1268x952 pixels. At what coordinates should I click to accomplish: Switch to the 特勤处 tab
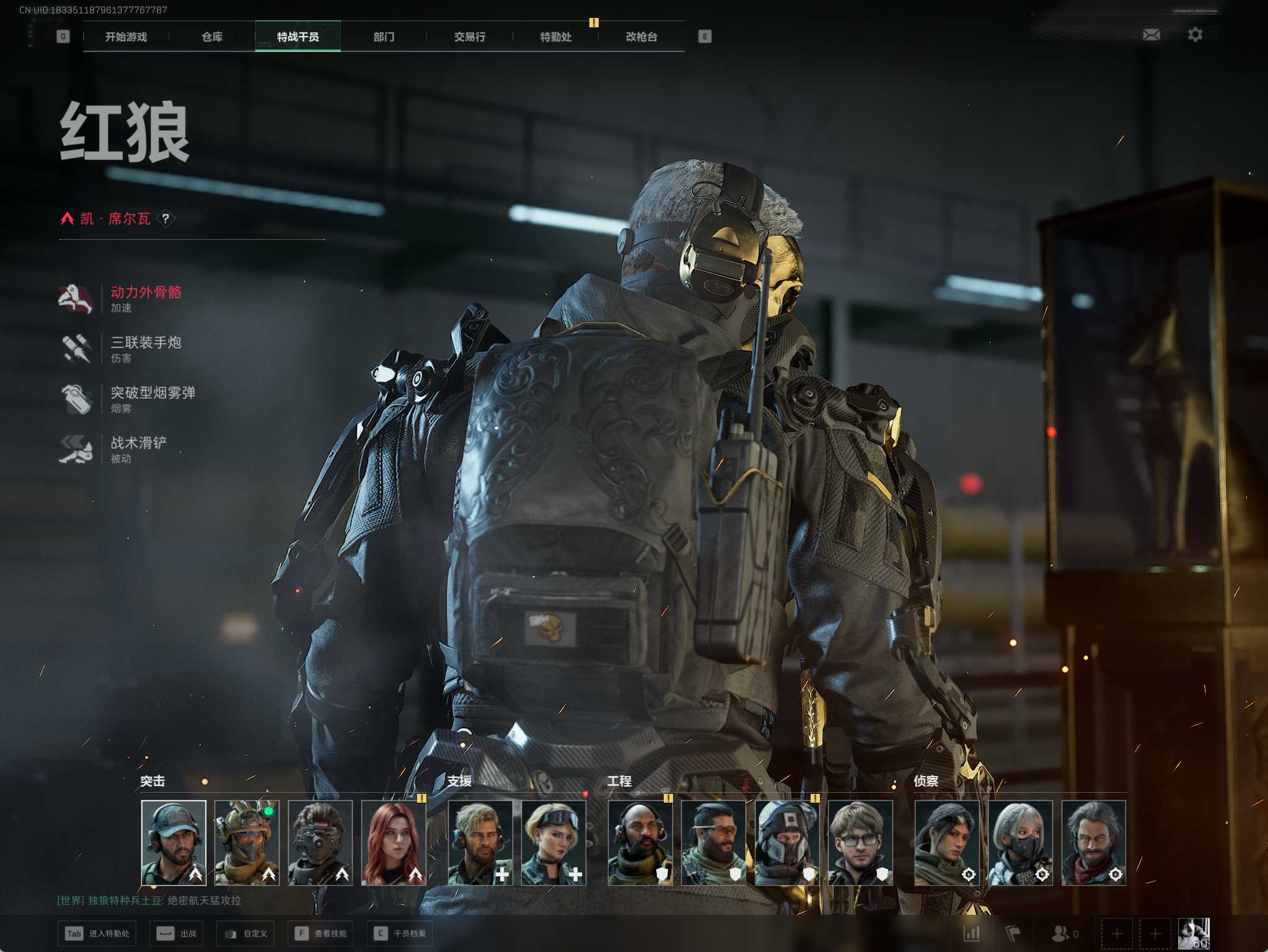(555, 37)
